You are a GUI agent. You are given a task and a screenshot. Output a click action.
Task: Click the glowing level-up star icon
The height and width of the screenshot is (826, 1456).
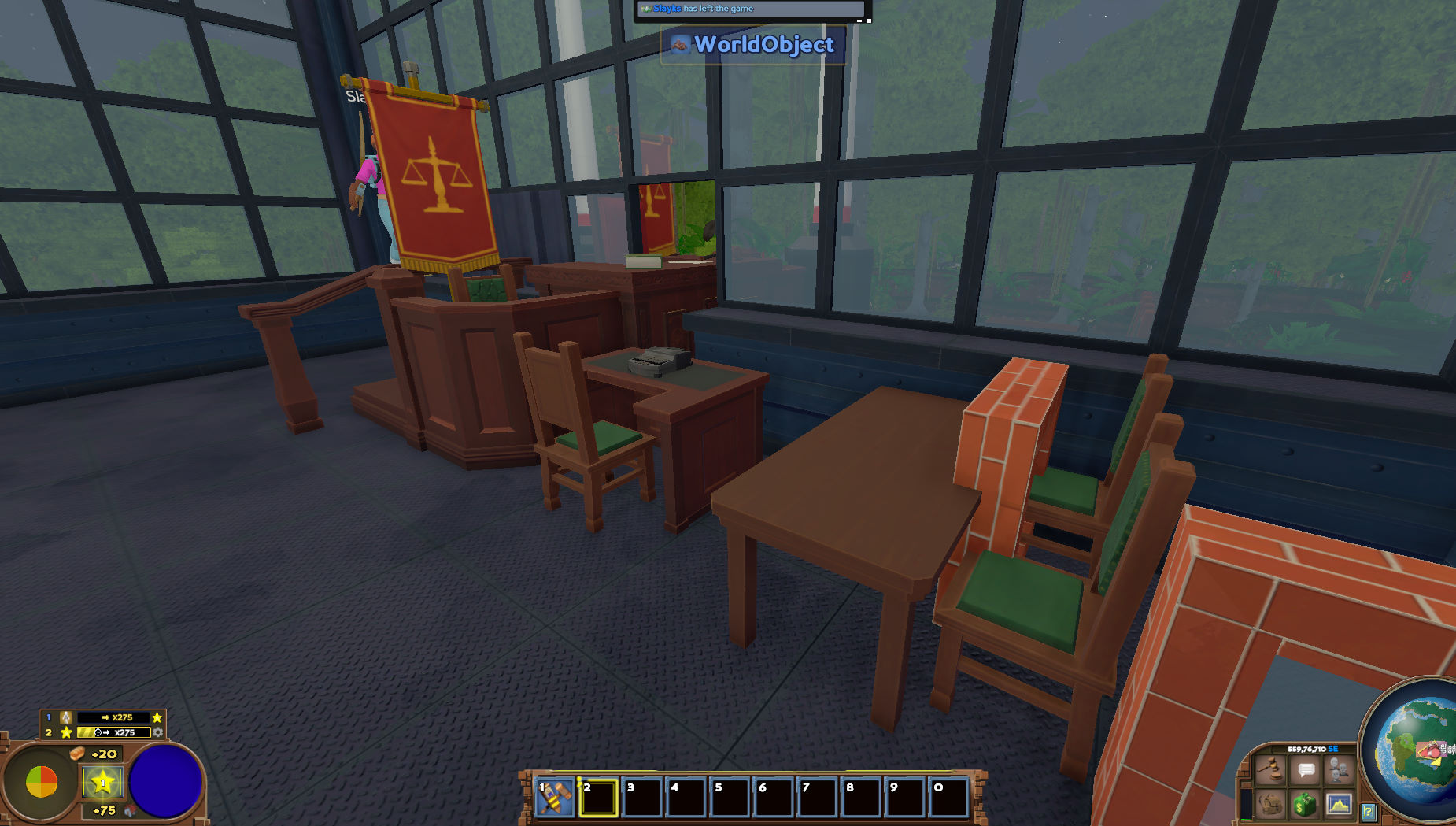pos(102,782)
